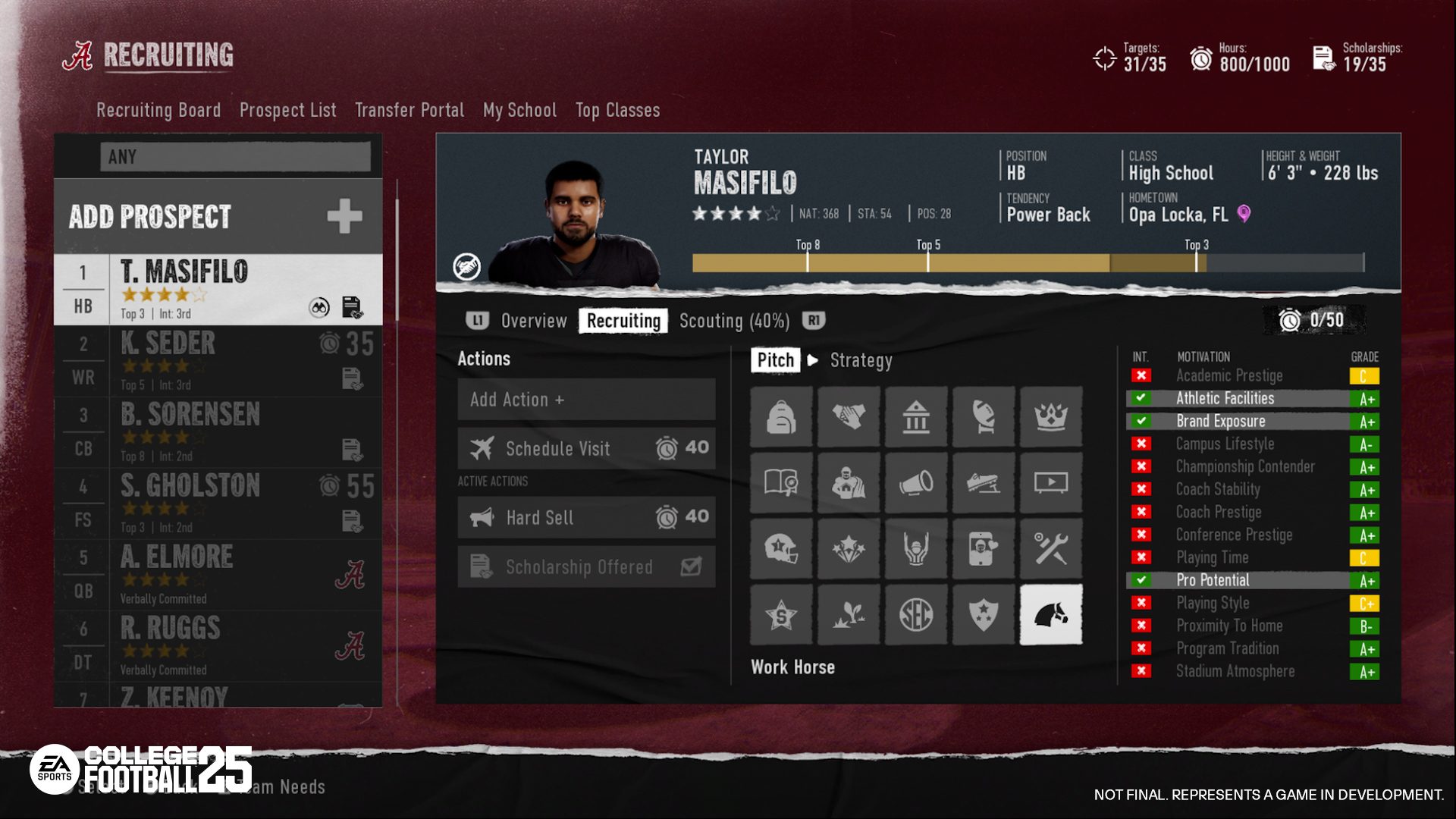Go to the Transfer Portal tab
Viewport: 1456px width, 819px height.
point(409,110)
